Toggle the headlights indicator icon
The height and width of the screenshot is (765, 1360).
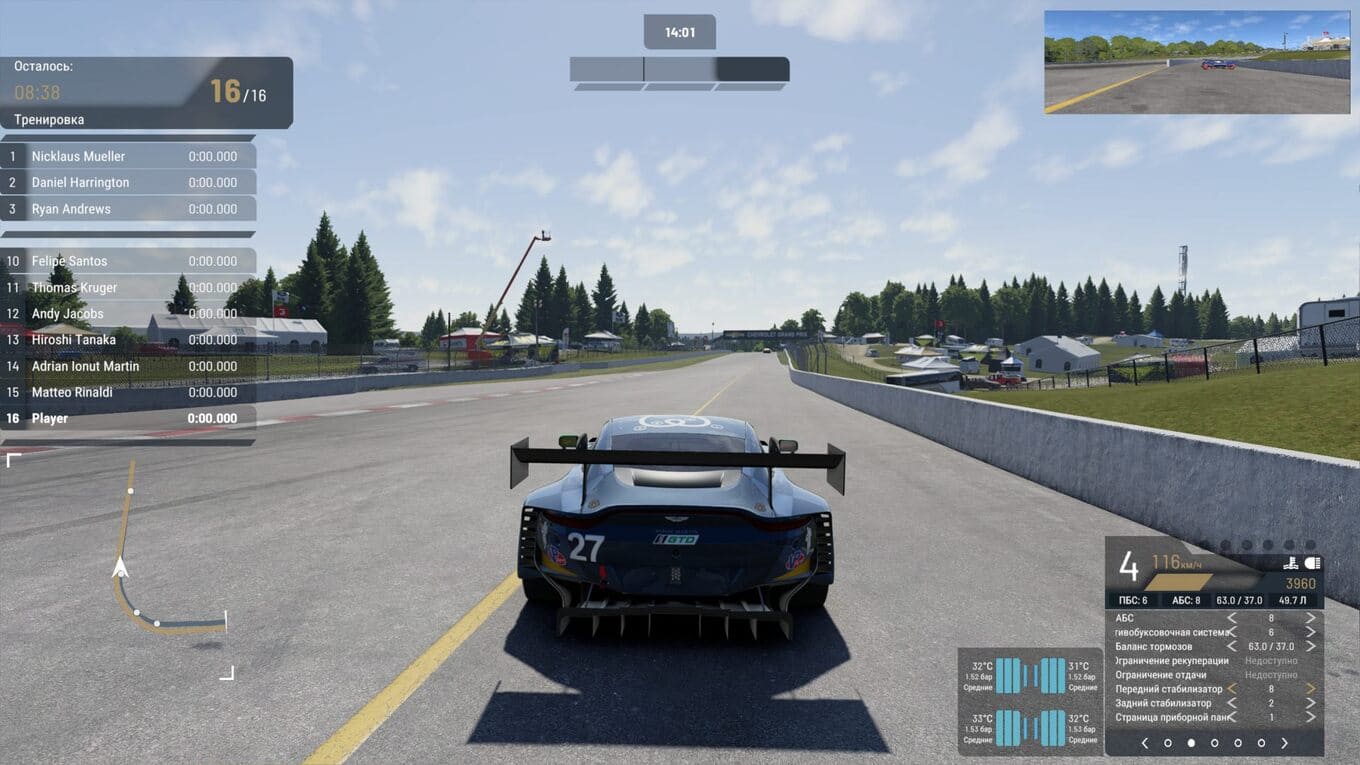1313,563
